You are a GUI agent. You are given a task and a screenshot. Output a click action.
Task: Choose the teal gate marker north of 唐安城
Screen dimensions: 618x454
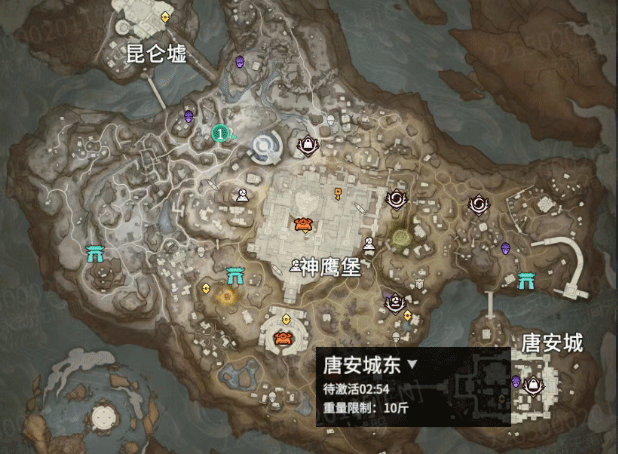click(x=526, y=283)
